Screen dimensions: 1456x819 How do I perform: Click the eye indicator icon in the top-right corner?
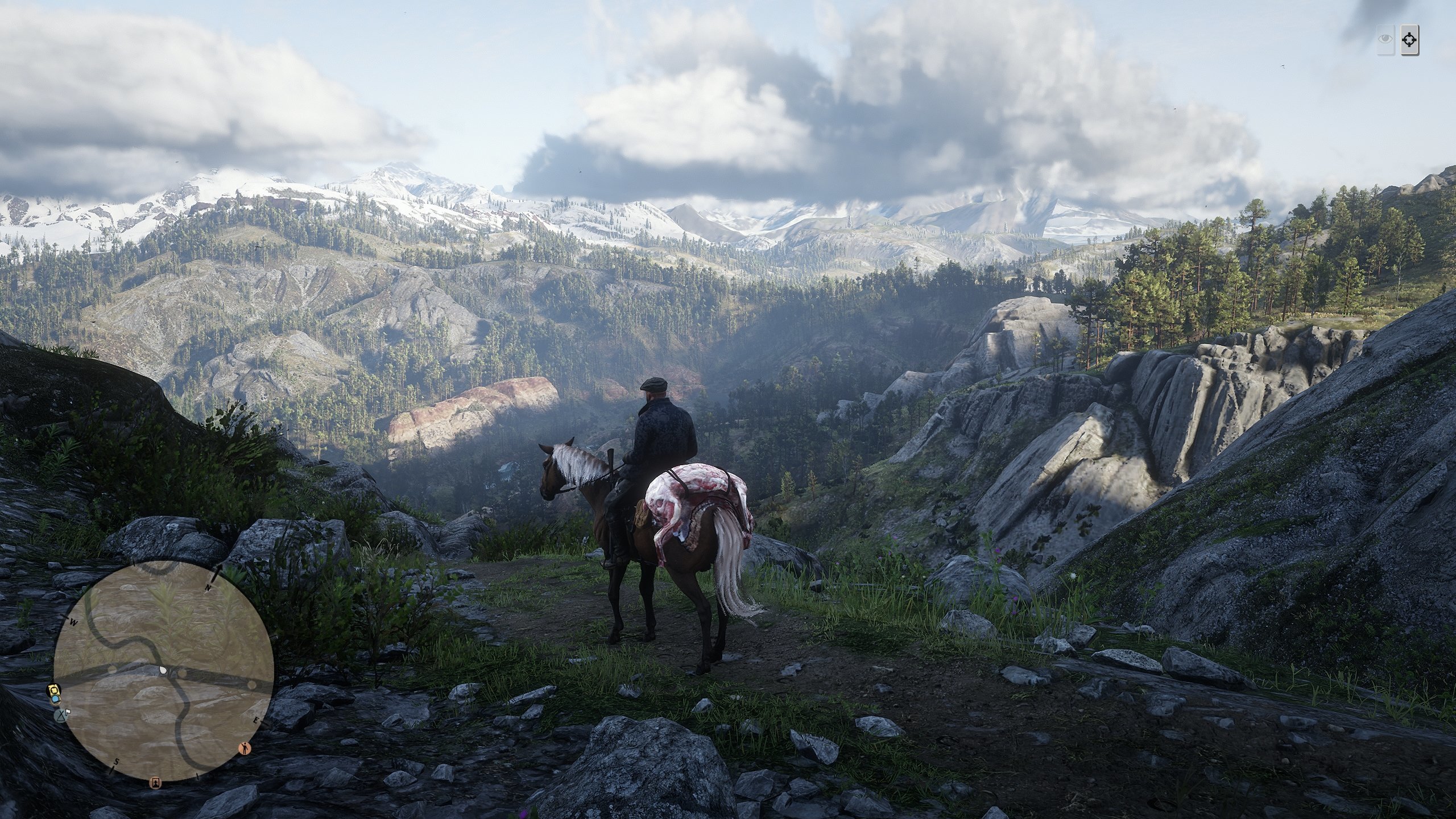click(x=1384, y=38)
